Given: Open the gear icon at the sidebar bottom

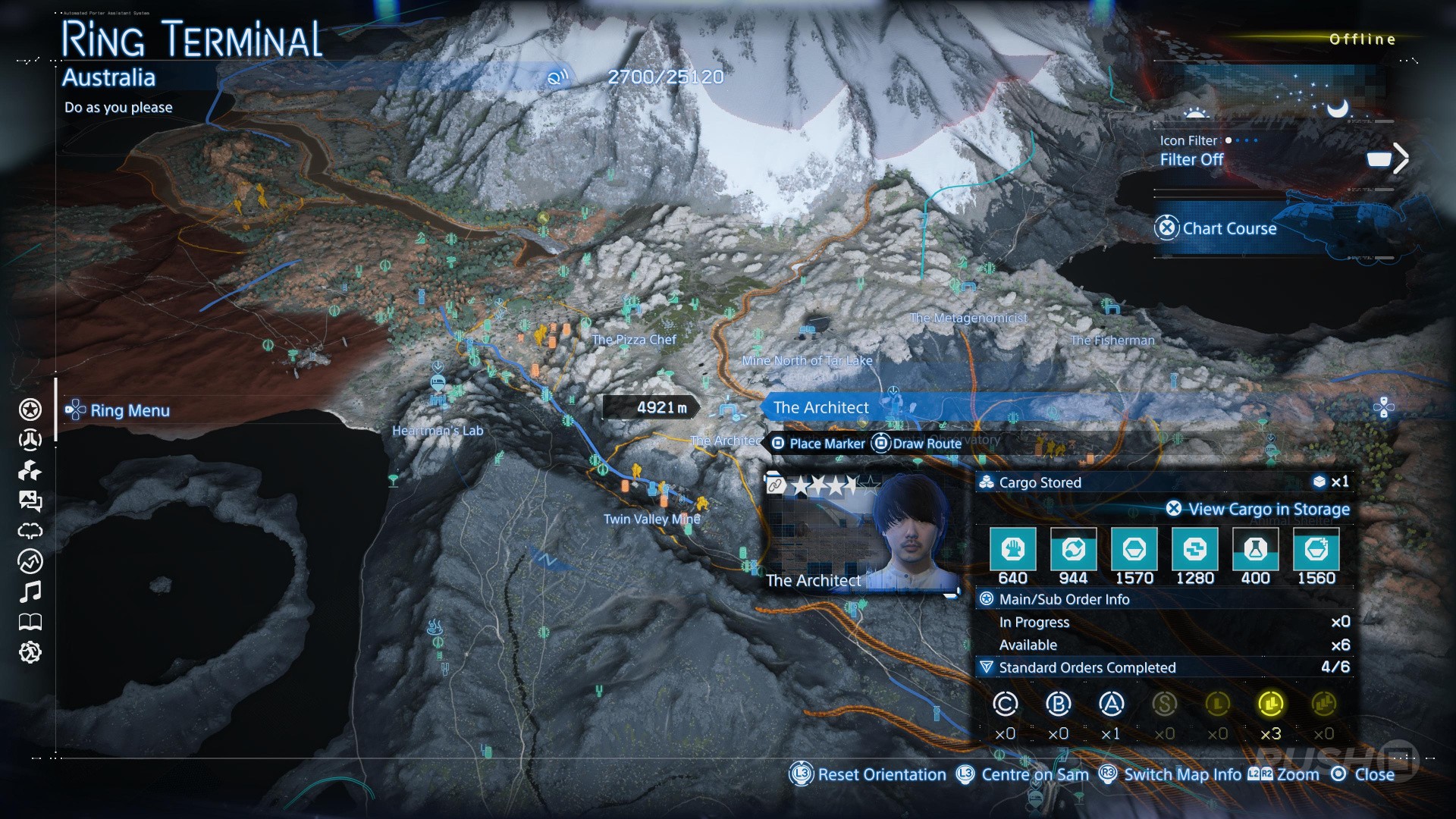Looking at the screenshot, I should click(30, 652).
